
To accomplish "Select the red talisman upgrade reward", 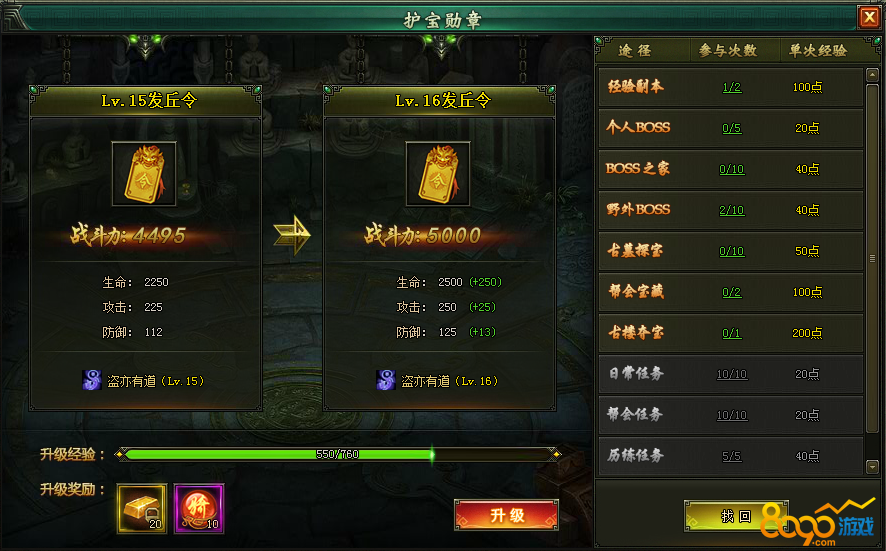I will (199, 506).
